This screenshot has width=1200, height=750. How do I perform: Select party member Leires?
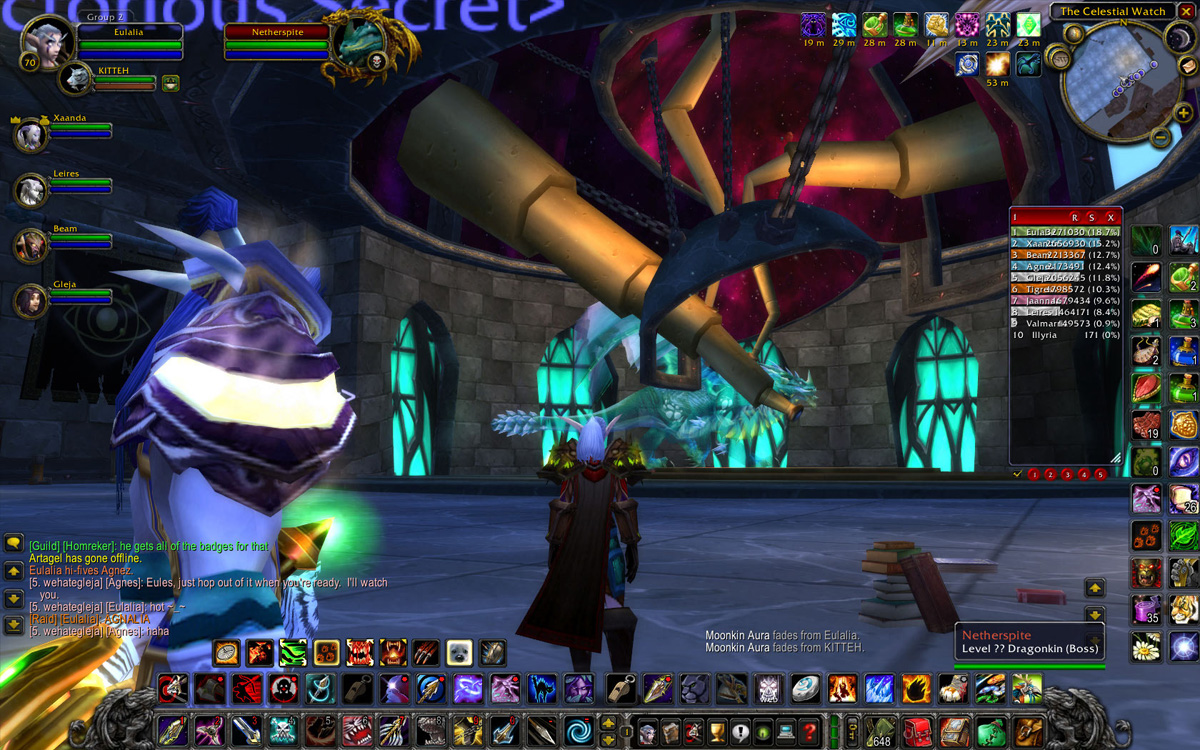click(x=32, y=189)
